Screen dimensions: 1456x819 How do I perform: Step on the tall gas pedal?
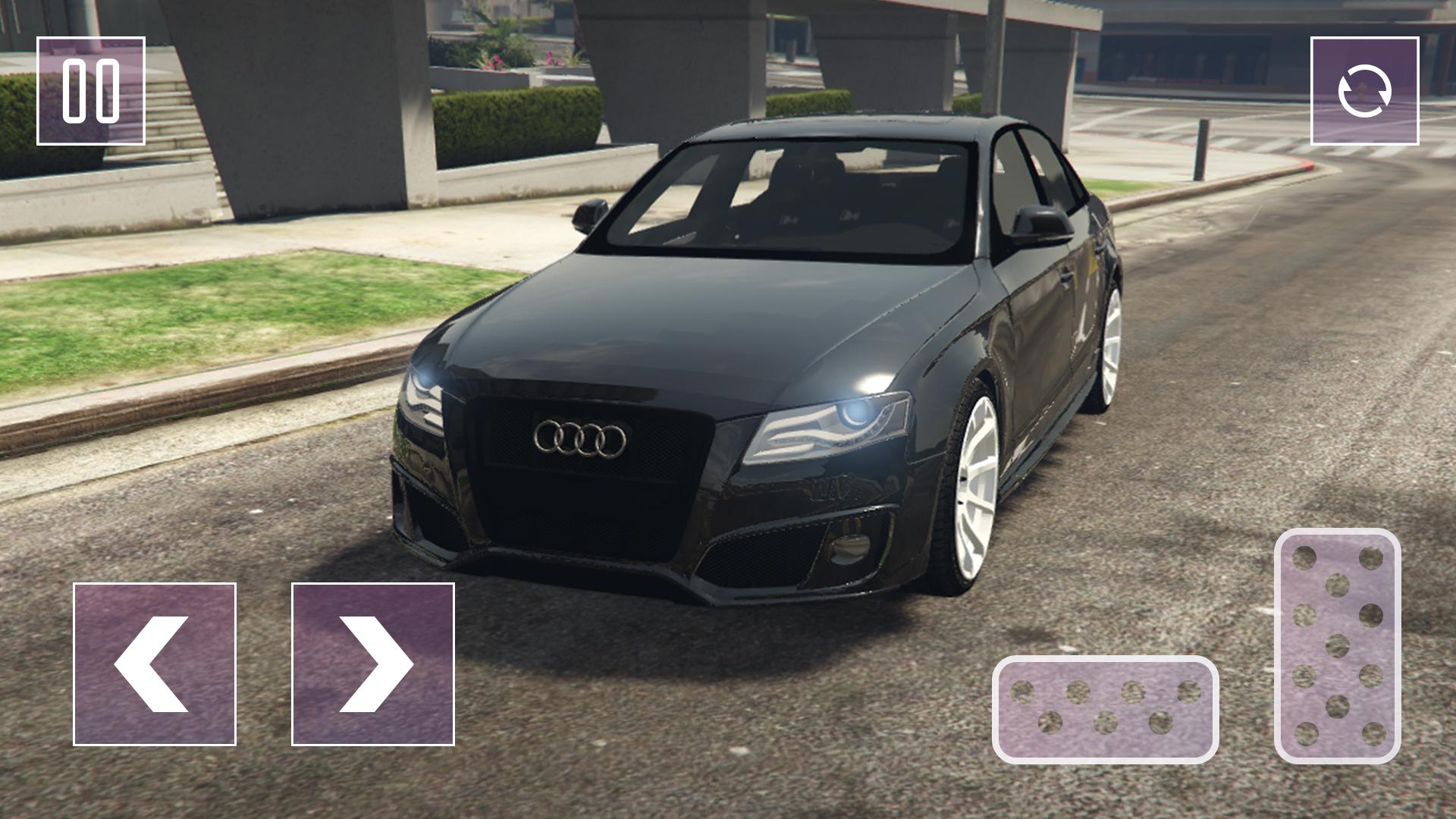1337,646
